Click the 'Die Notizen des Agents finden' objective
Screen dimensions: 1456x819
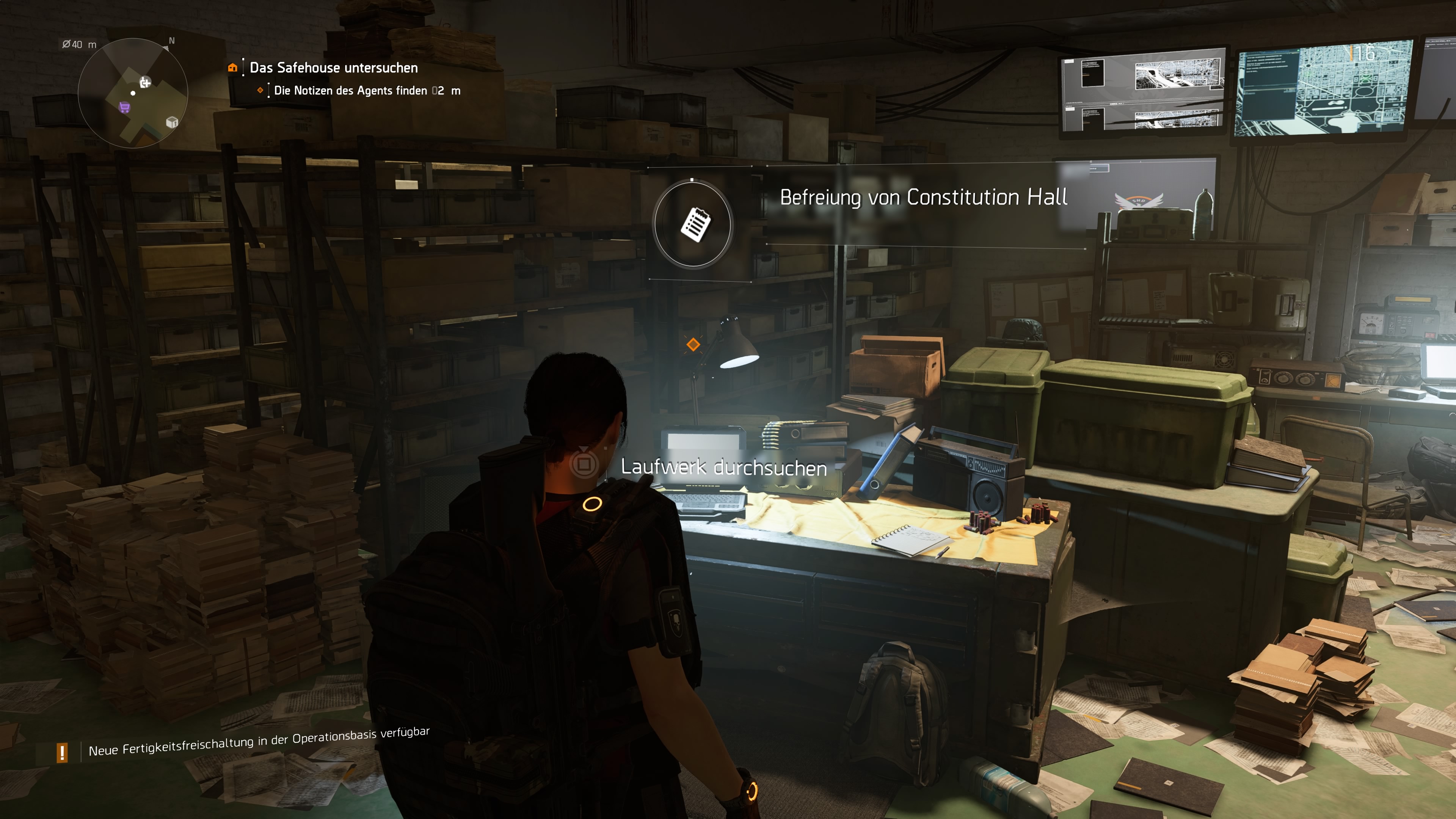[350, 91]
